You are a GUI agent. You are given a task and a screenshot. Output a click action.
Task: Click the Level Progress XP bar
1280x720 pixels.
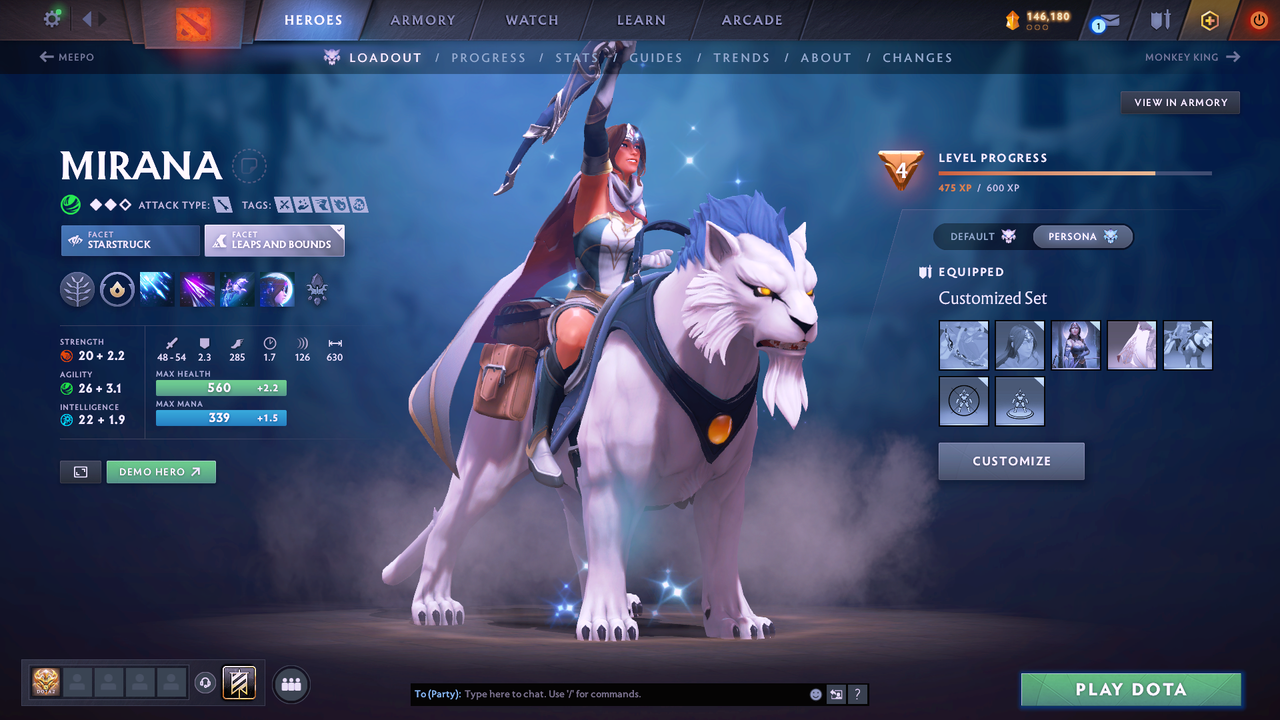pos(1075,172)
